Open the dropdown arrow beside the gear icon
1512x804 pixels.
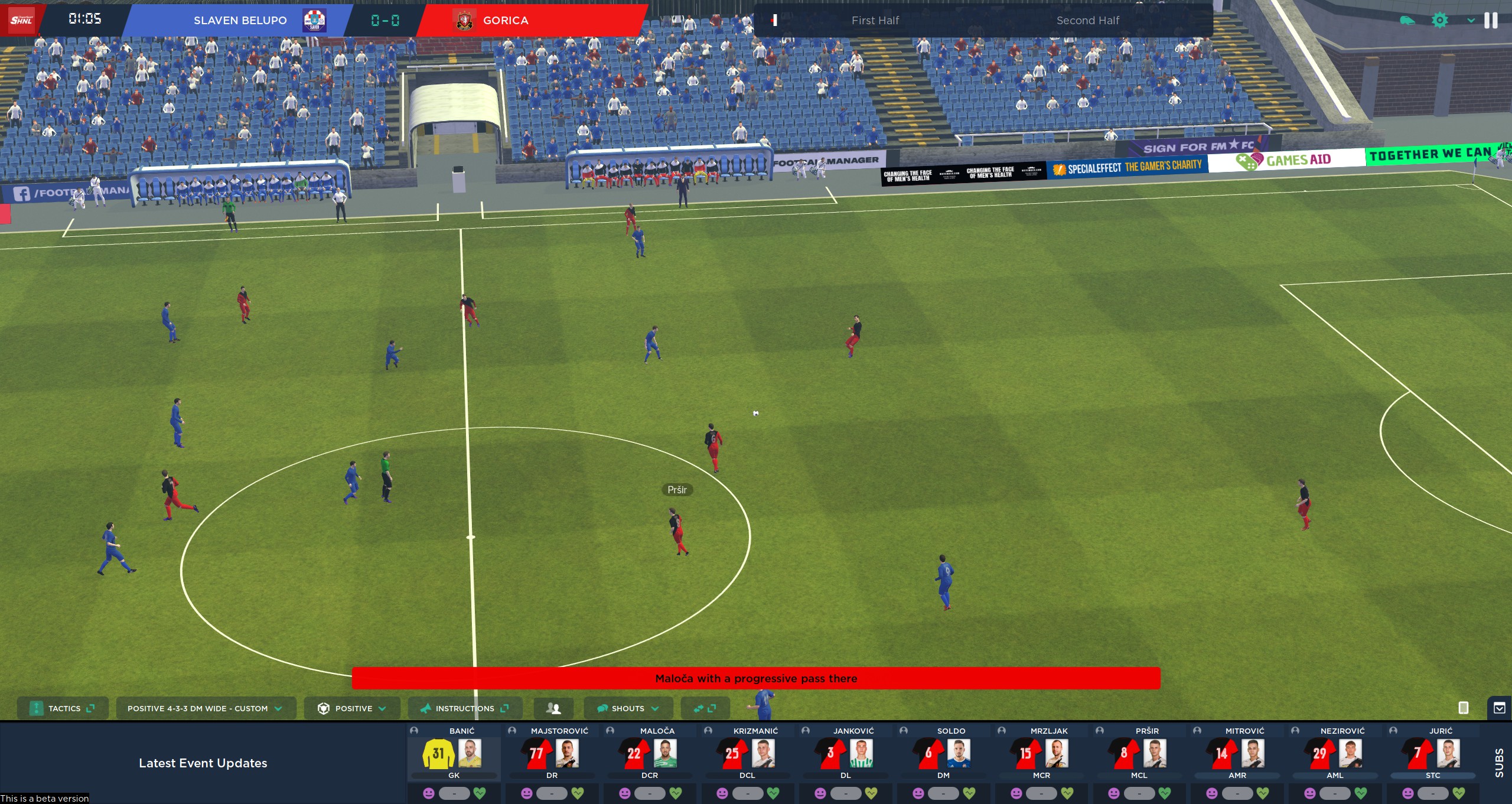coord(1471,21)
